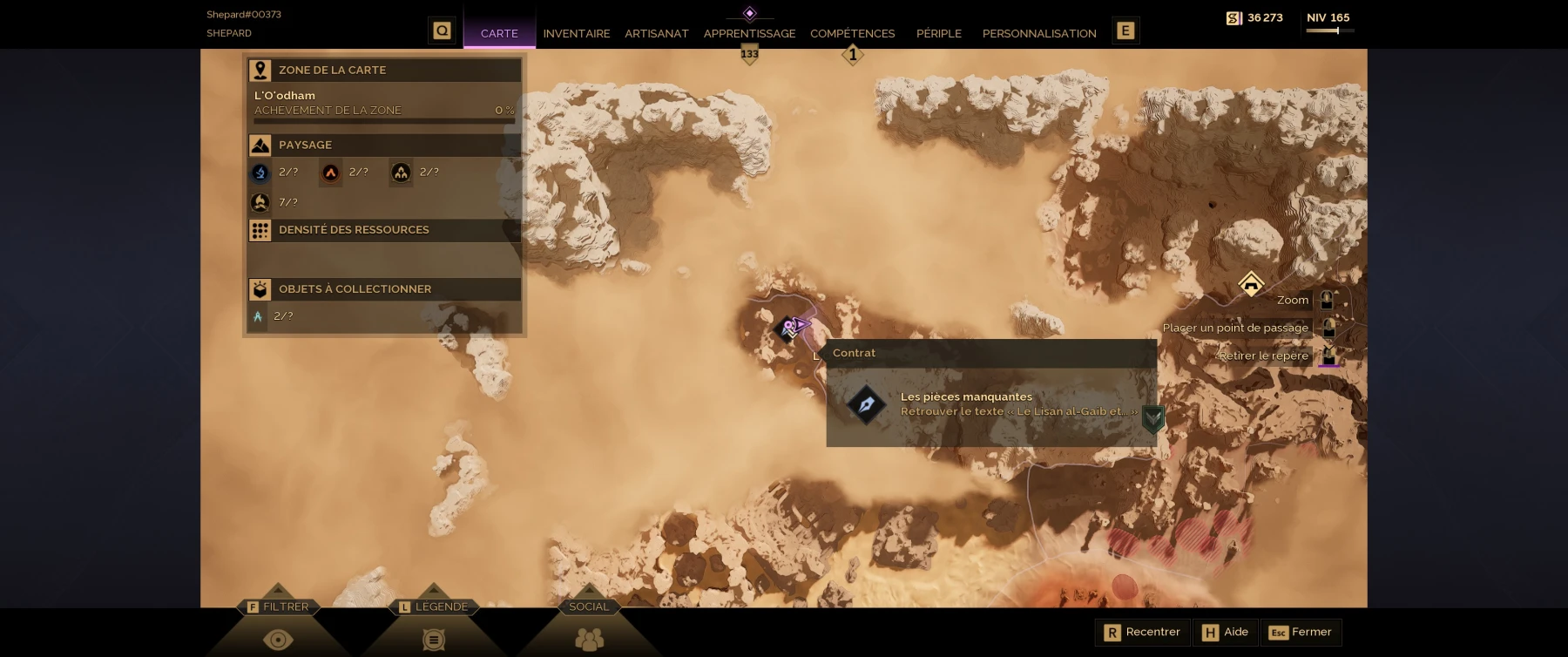Open the Aide help button
This screenshot has width=1568, height=657.
(1226, 633)
